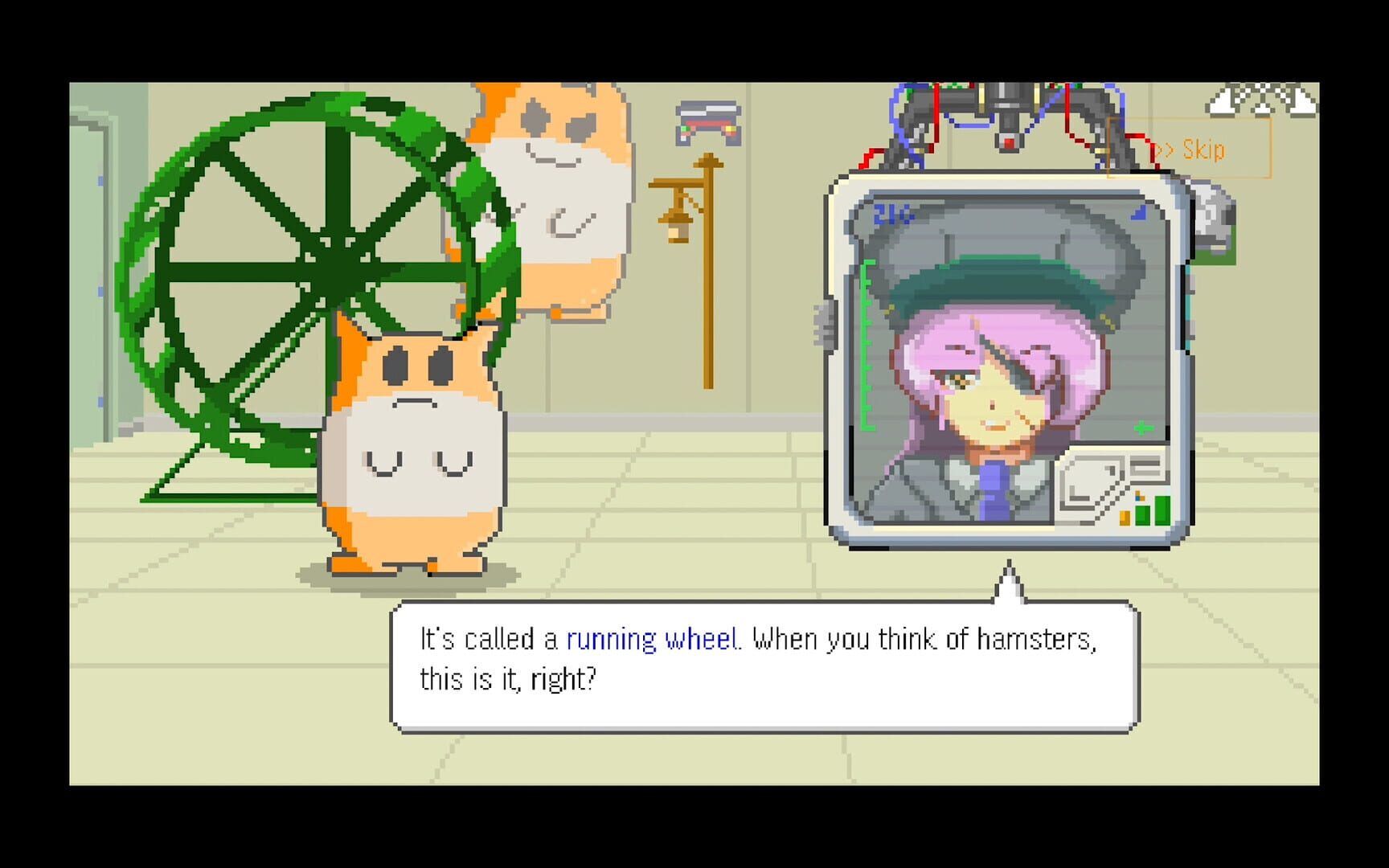Toggle the blue triangle on the monitor's top-right
This screenshot has height=868, width=1389.
1139,212
